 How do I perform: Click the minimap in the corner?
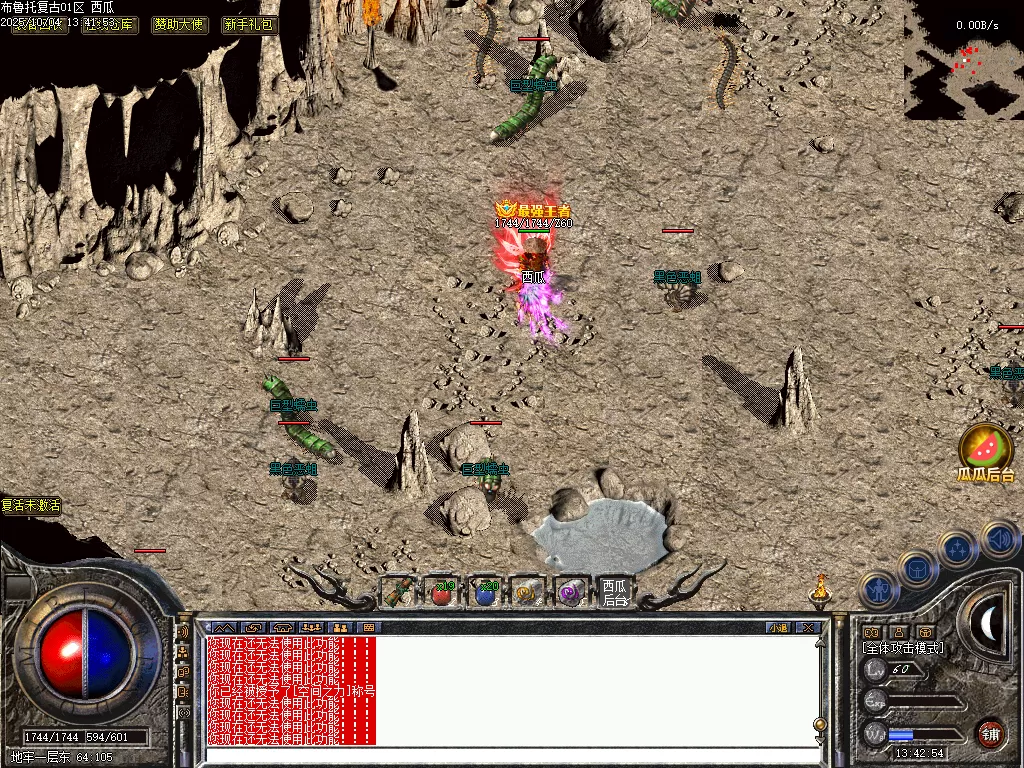point(964,60)
